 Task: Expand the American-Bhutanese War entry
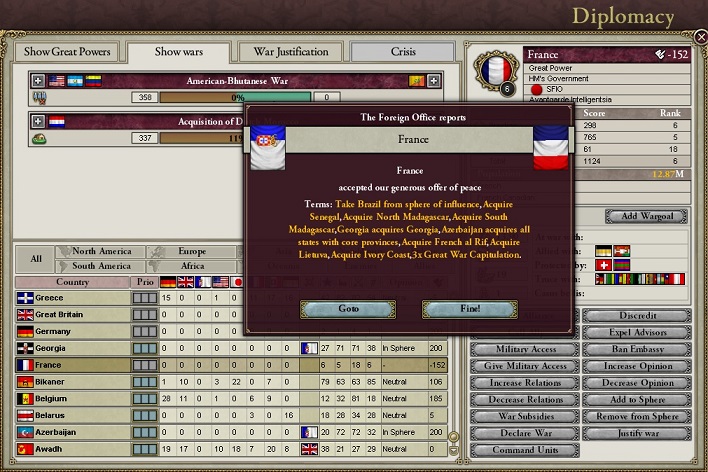click(x=38, y=80)
